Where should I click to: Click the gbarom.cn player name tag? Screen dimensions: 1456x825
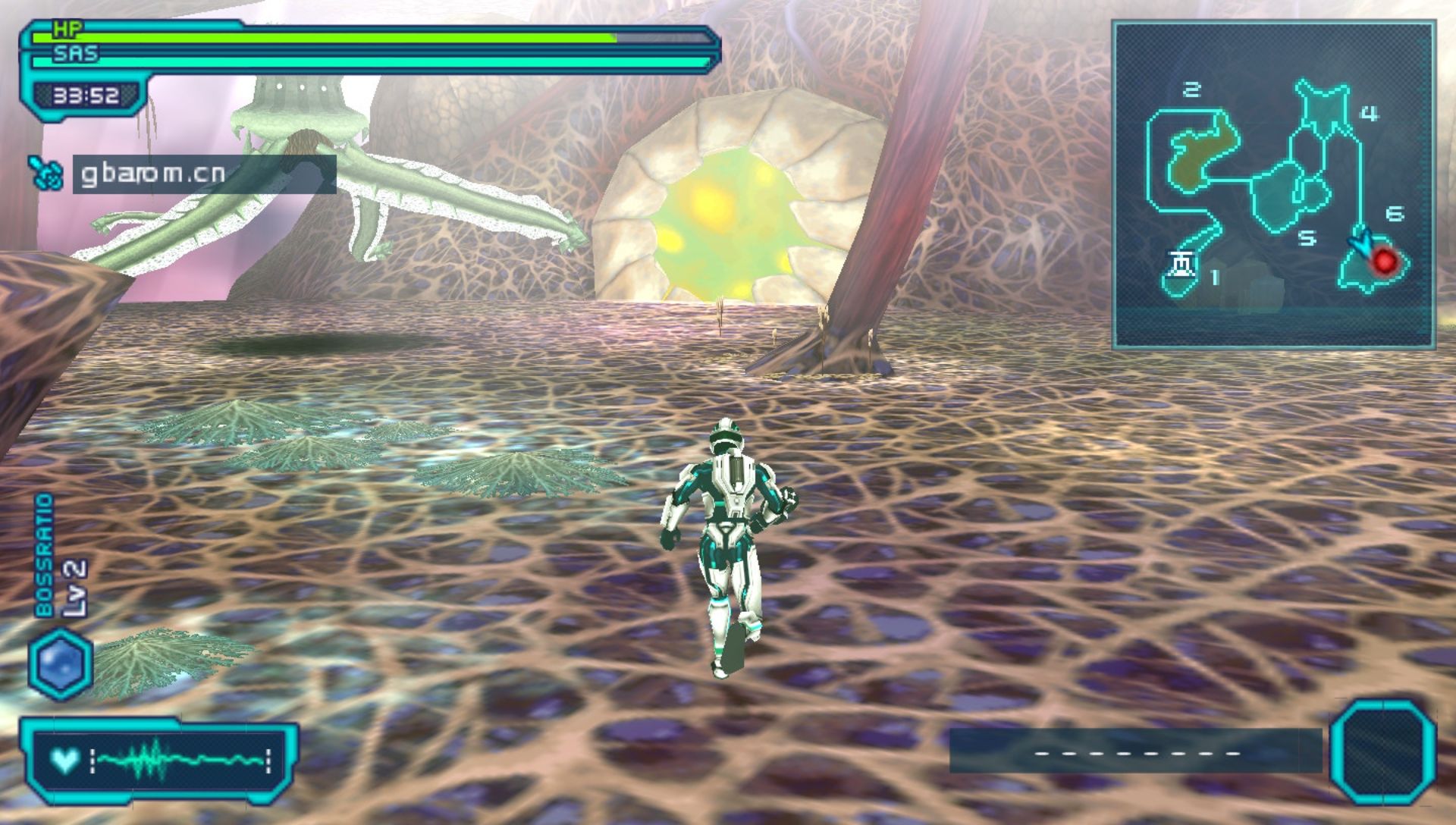tap(203, 174)
